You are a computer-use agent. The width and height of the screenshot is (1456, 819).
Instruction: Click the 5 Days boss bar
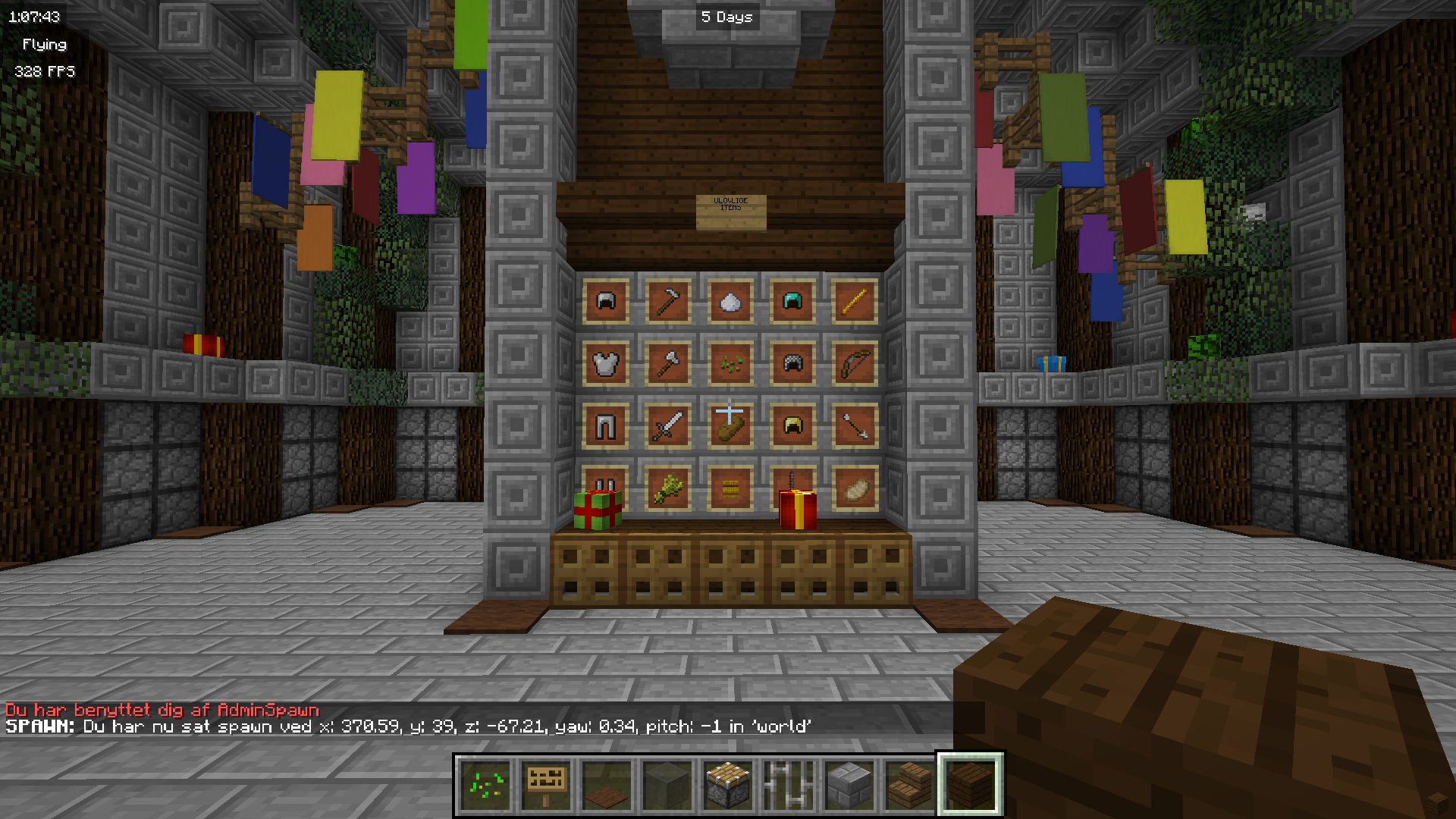click(726, 17)
